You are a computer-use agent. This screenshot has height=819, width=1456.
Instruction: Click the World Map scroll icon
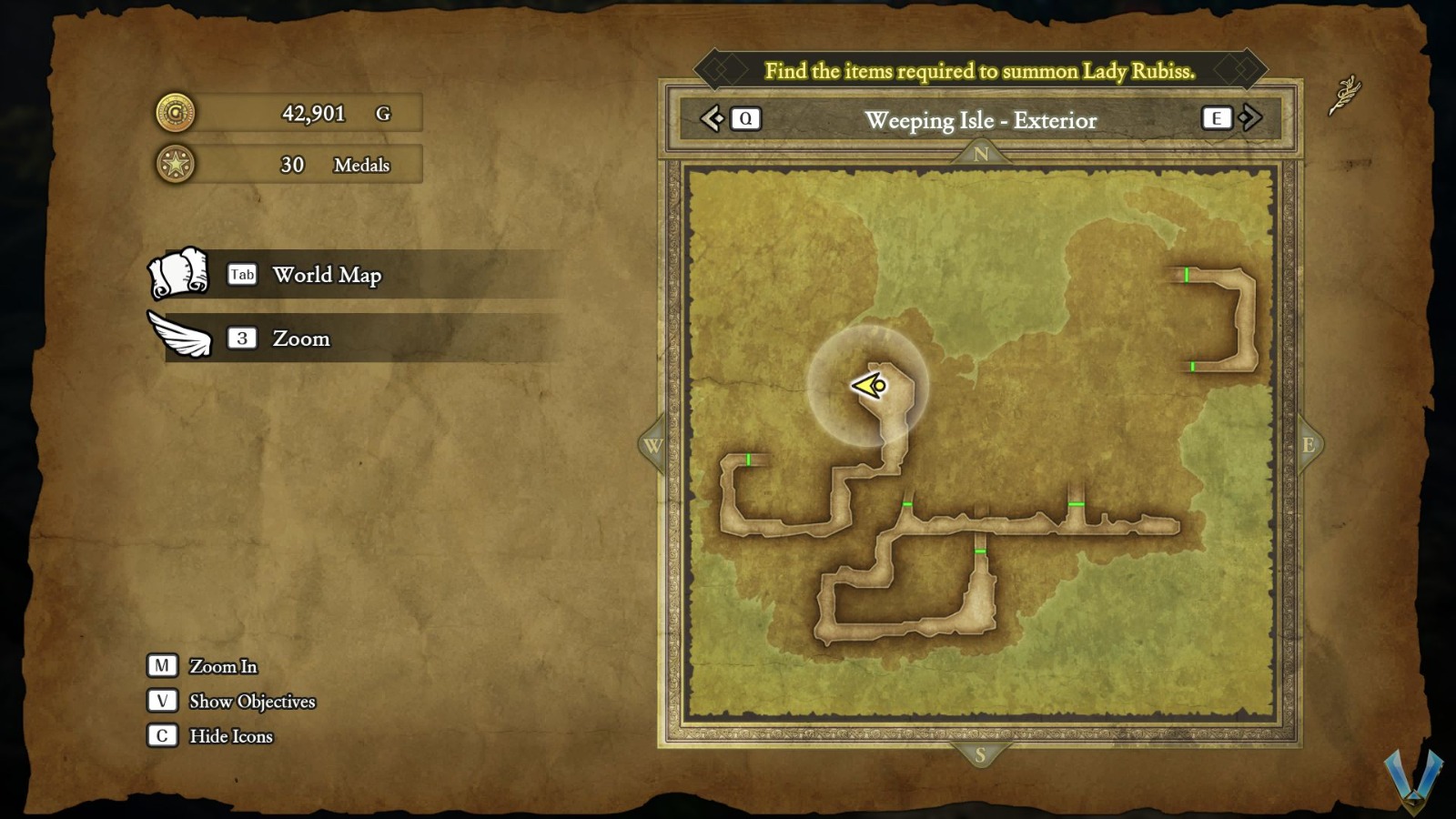point(178,274)
